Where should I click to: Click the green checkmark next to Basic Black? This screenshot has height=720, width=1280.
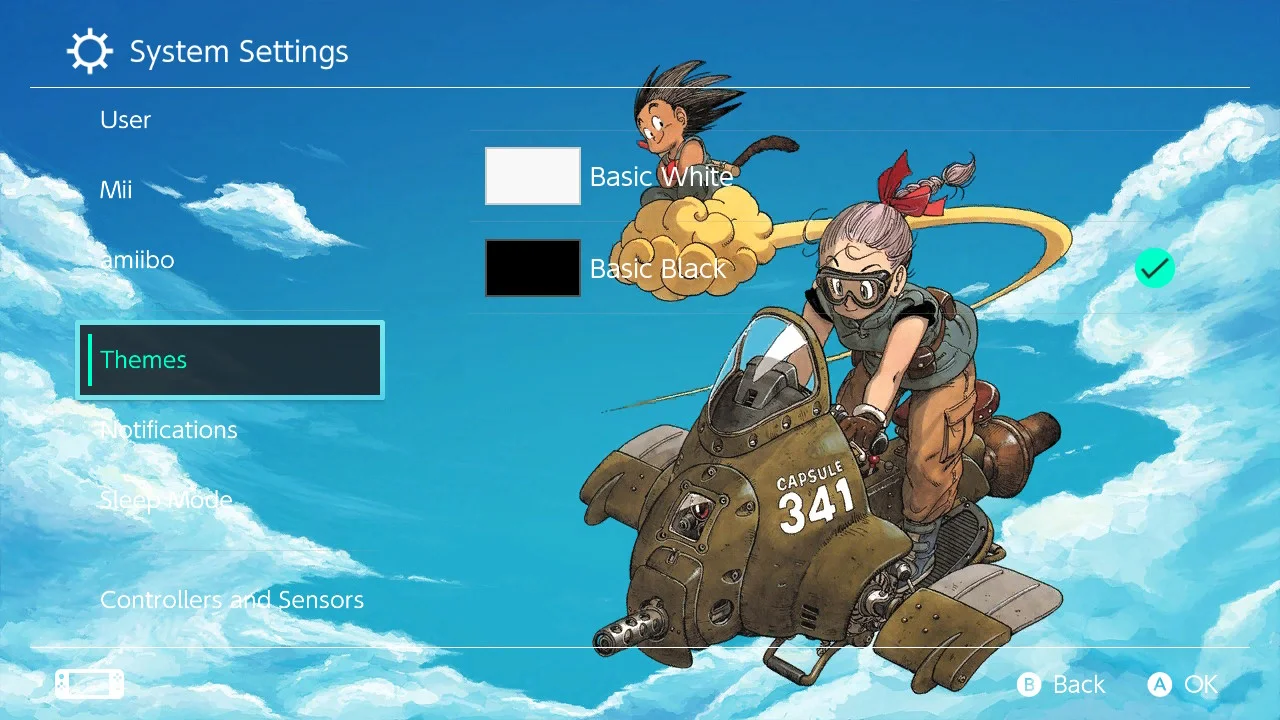pyautogui.click(x=1155, y=268)
